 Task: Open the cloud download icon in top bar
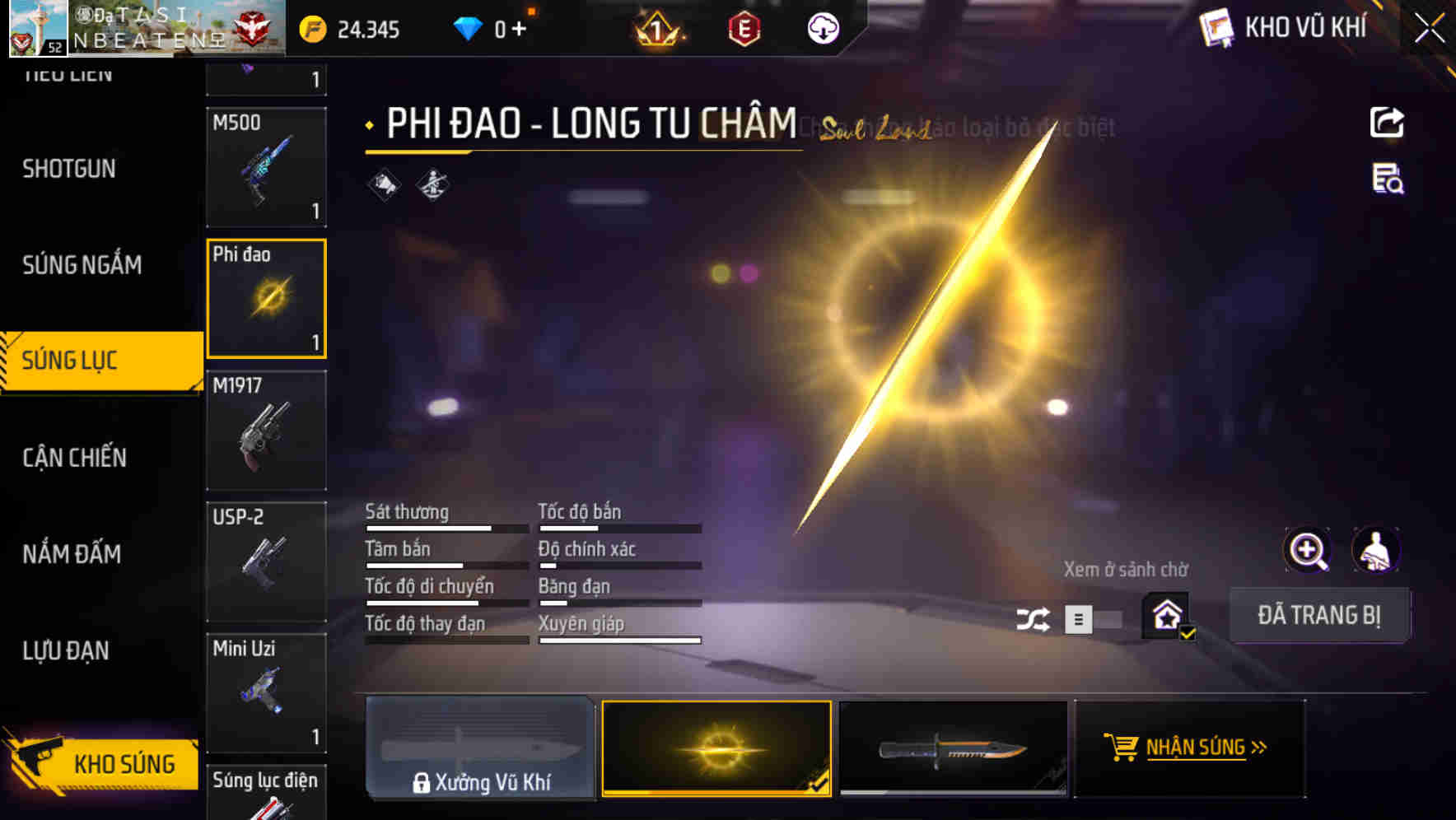pos(822,30)
